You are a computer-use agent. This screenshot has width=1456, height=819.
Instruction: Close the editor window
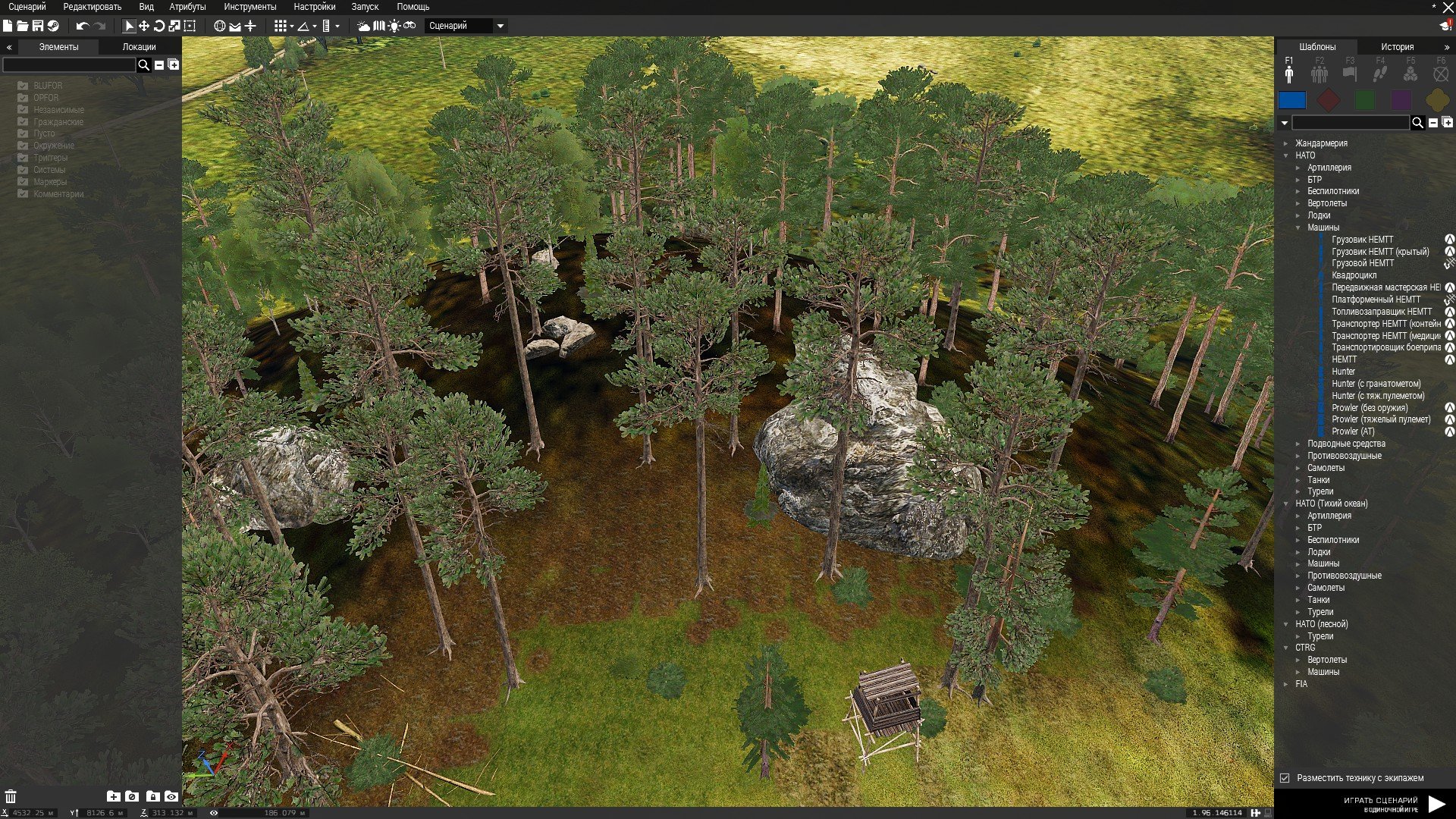click(x=1448, y=7)
